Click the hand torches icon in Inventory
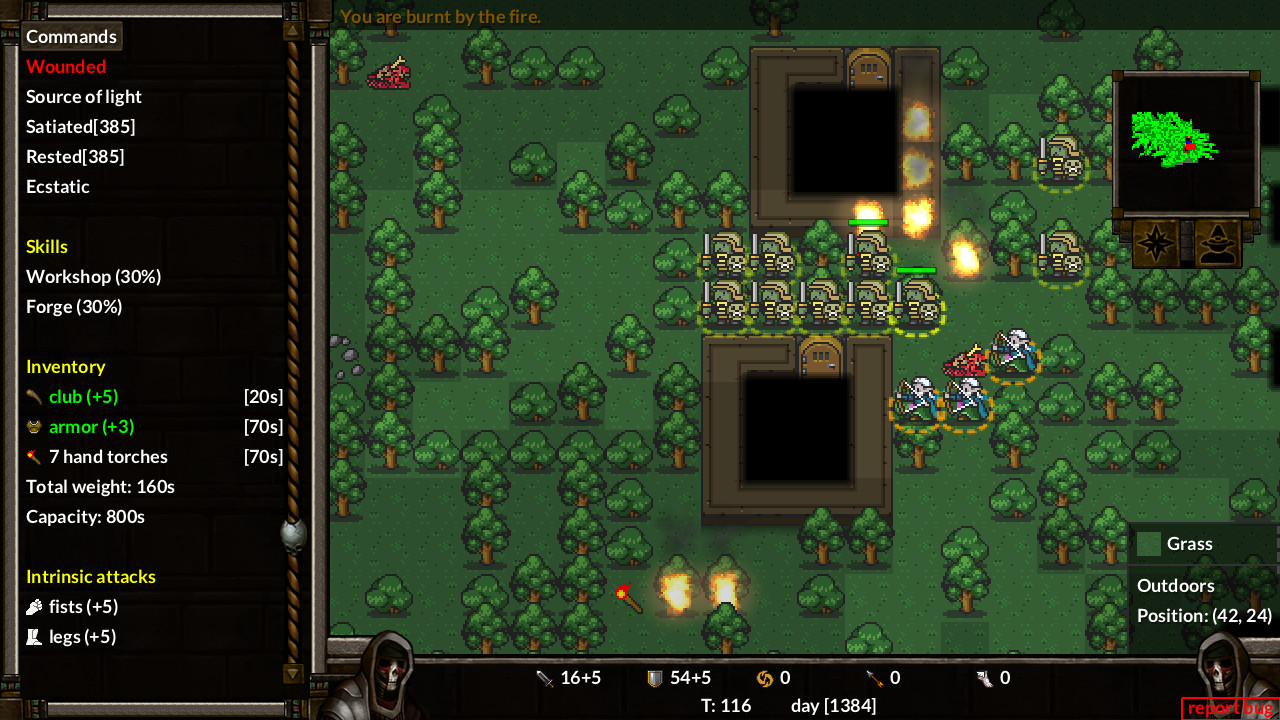 pos(33,456)
